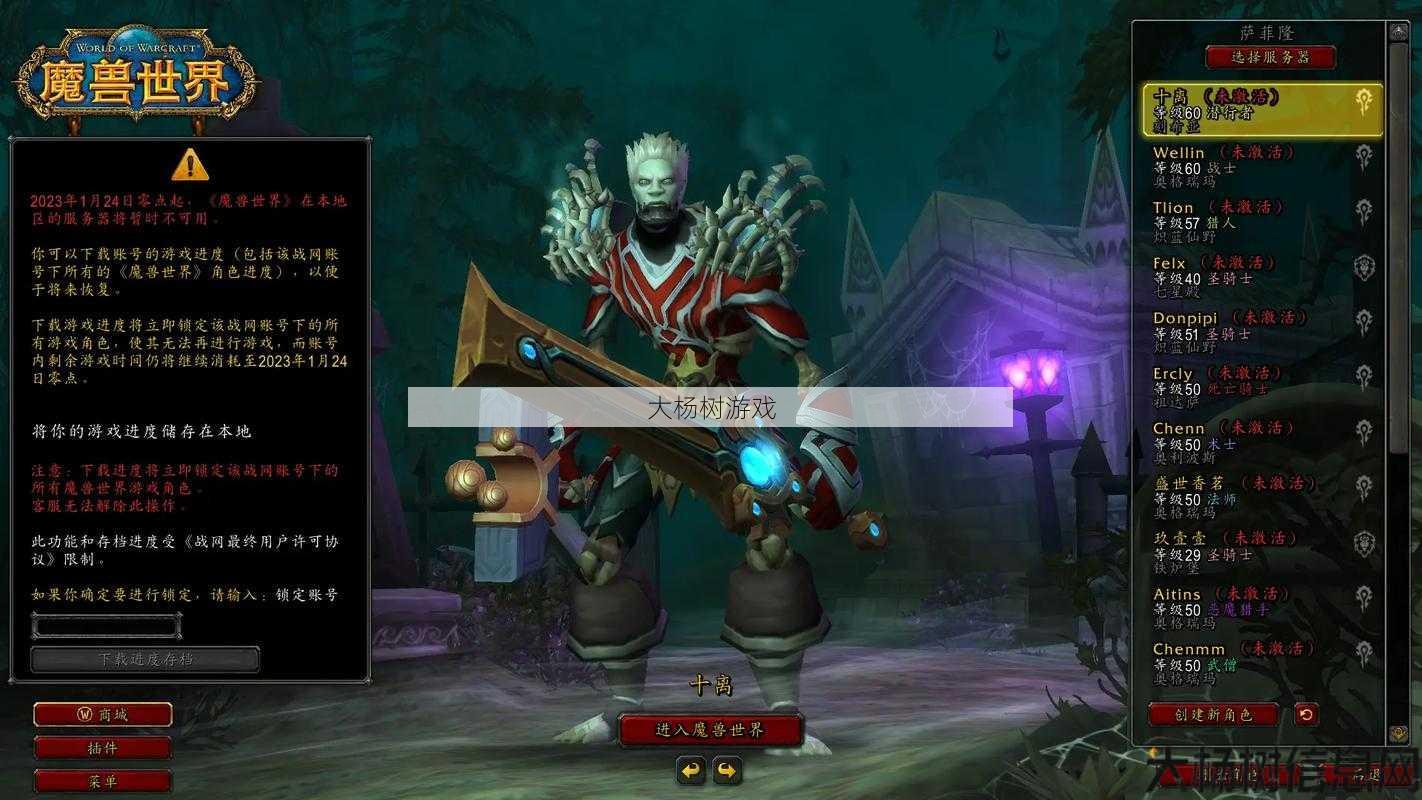Select the monk character Chenmm
The image size is (1422, 800).
1262,663
